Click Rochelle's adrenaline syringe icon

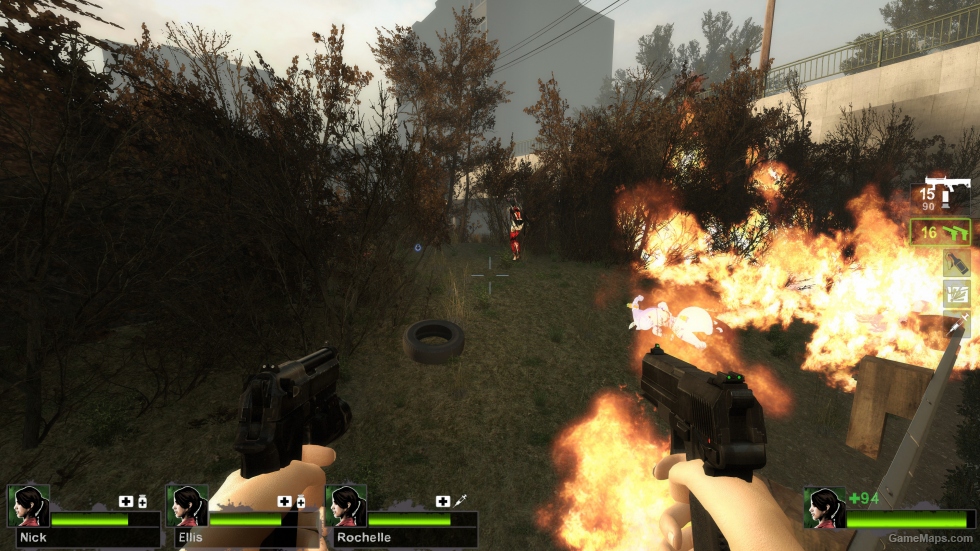click(x=460, y=501)
